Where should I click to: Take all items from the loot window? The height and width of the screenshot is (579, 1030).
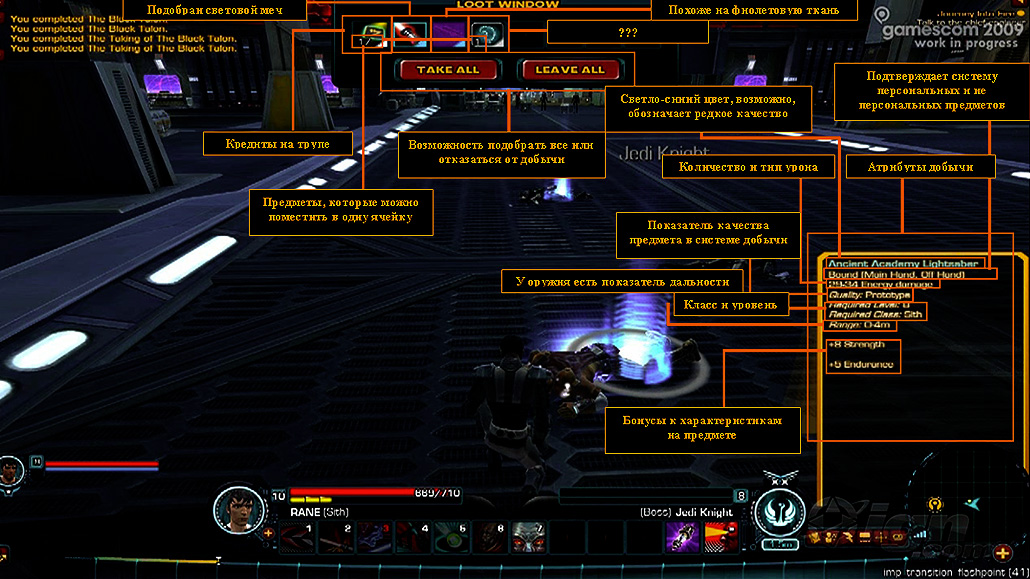pyautogui.click(x=436, y=70)
